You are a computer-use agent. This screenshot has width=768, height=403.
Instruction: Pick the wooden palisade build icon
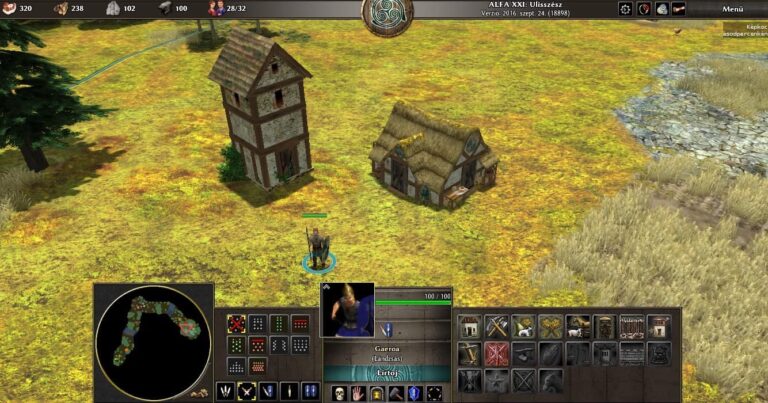631,326
